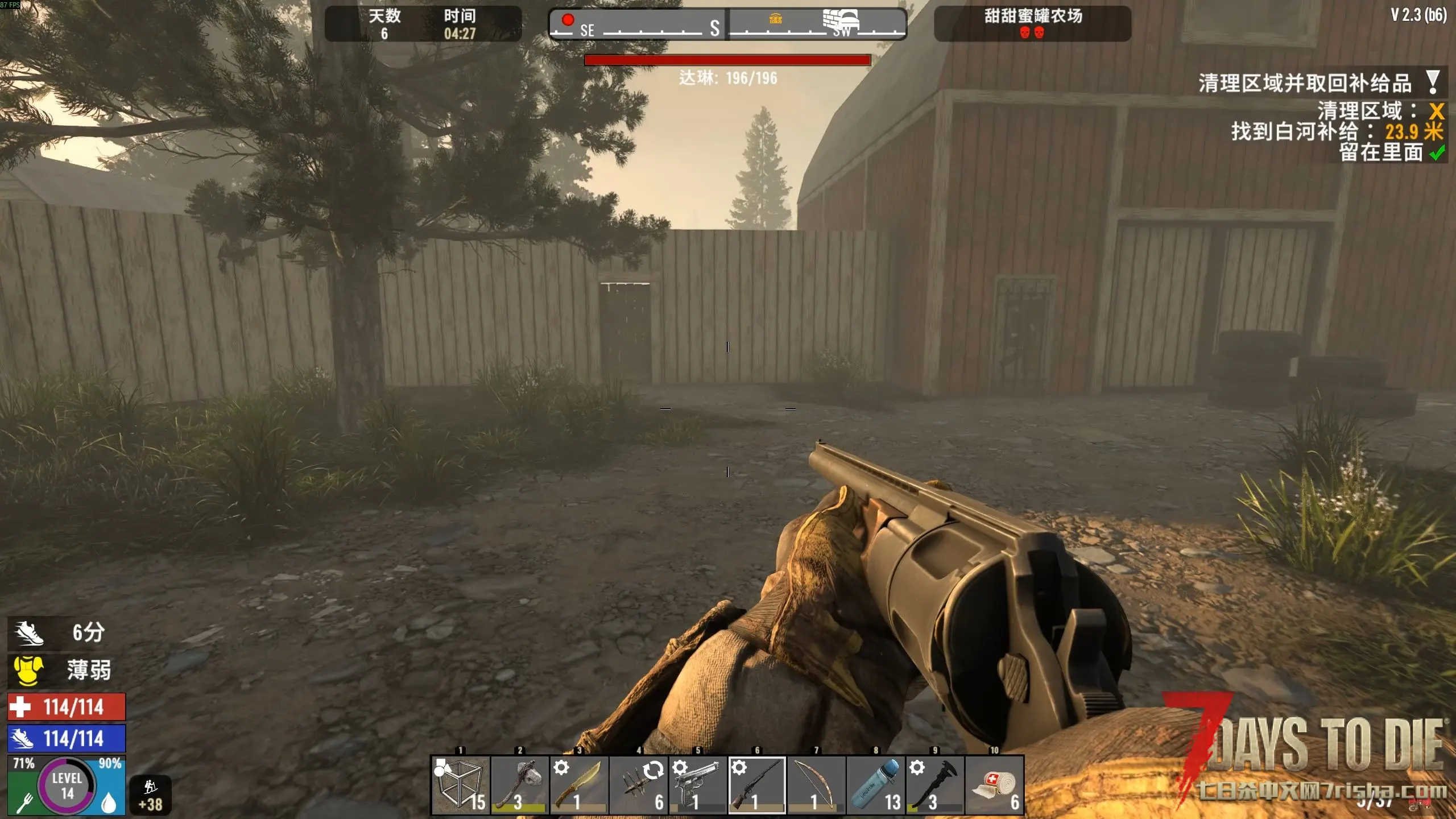Click the quest tracker title 清理区域并取回补给品
Image resolution: width=1456 pixels, height=819 pixels.
click(1305, 84)
